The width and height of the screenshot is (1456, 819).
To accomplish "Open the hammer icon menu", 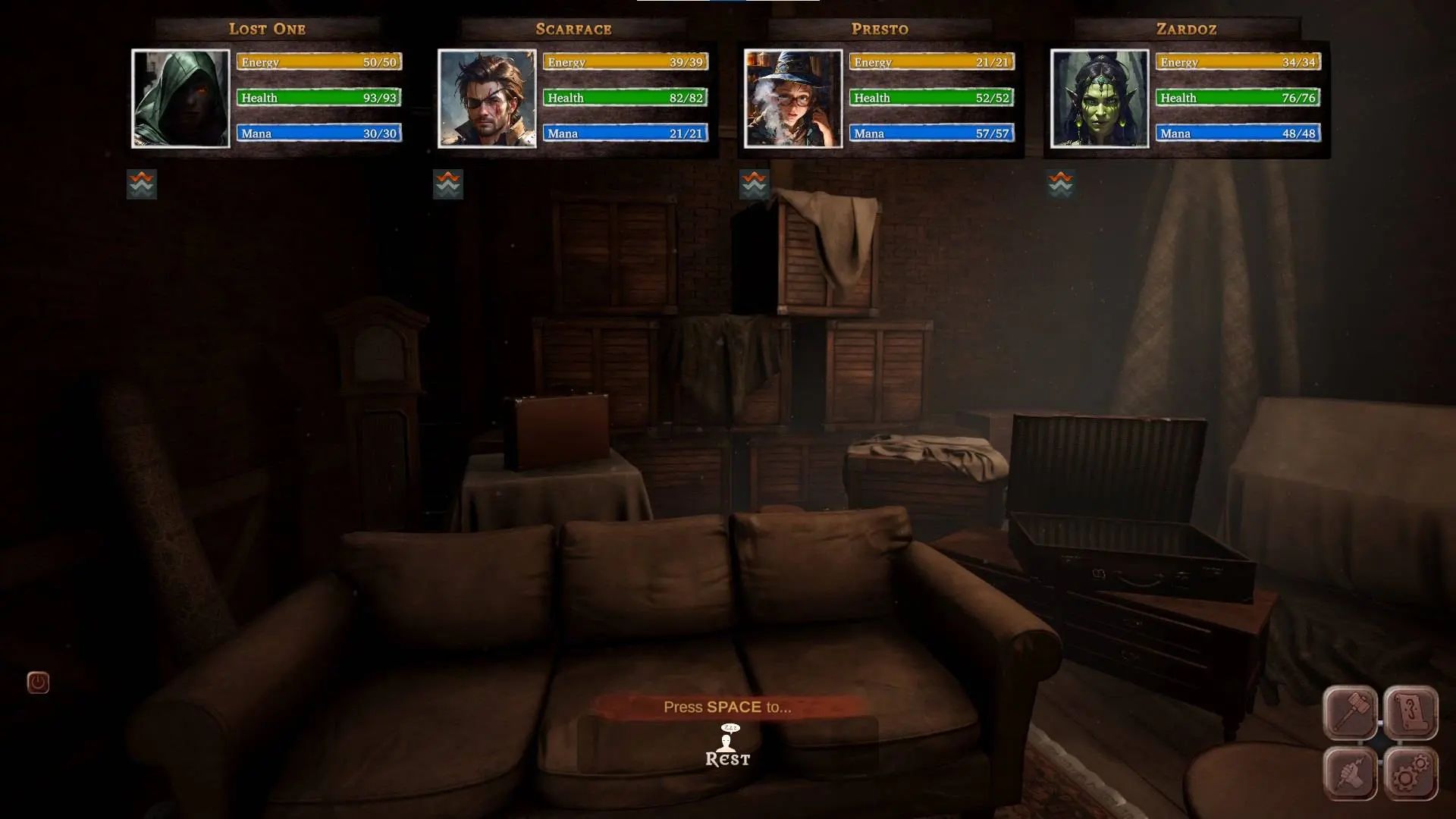I will point(1351,713).
